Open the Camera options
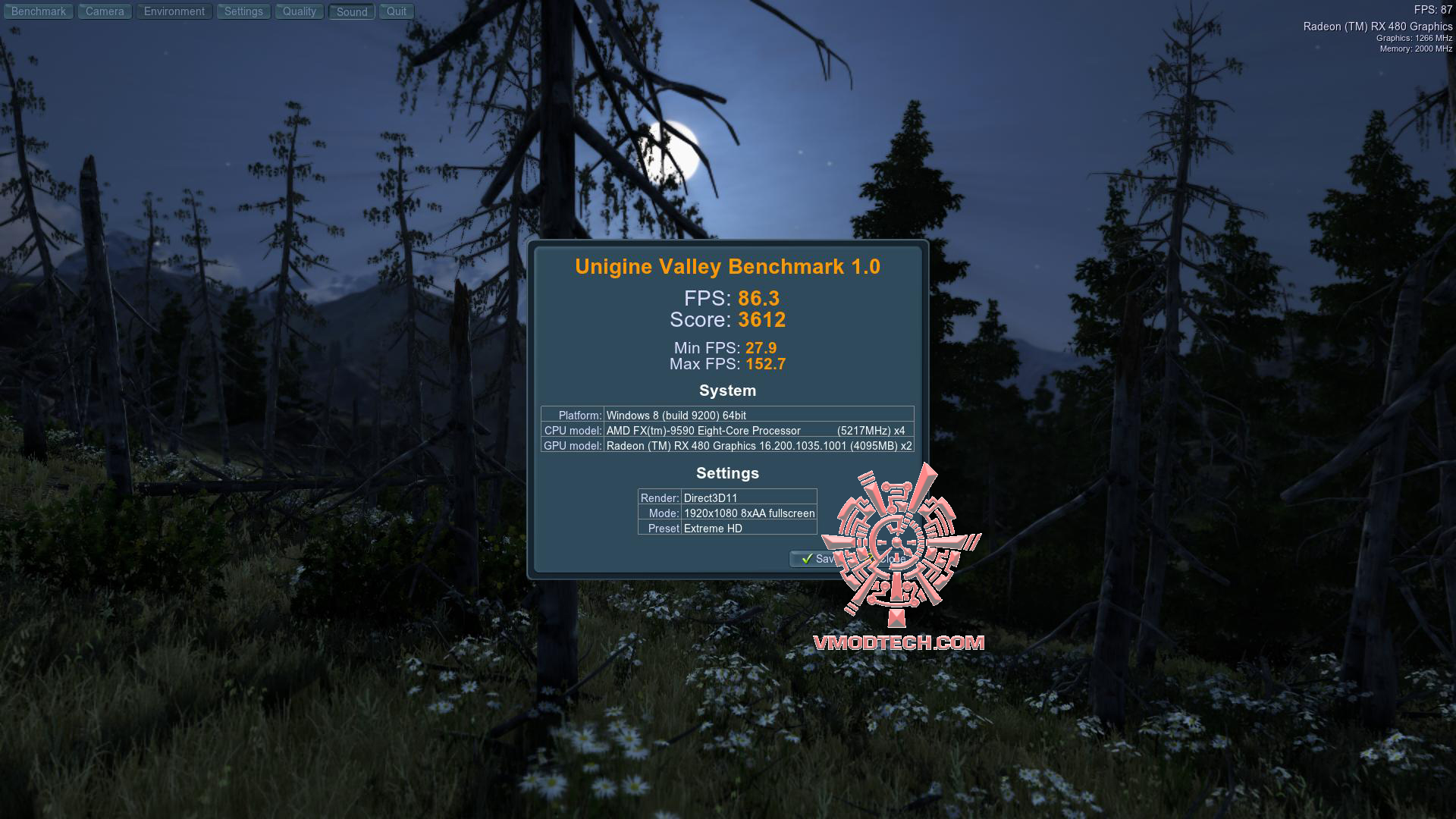1456x819 pixels. [x=104, y=11]
